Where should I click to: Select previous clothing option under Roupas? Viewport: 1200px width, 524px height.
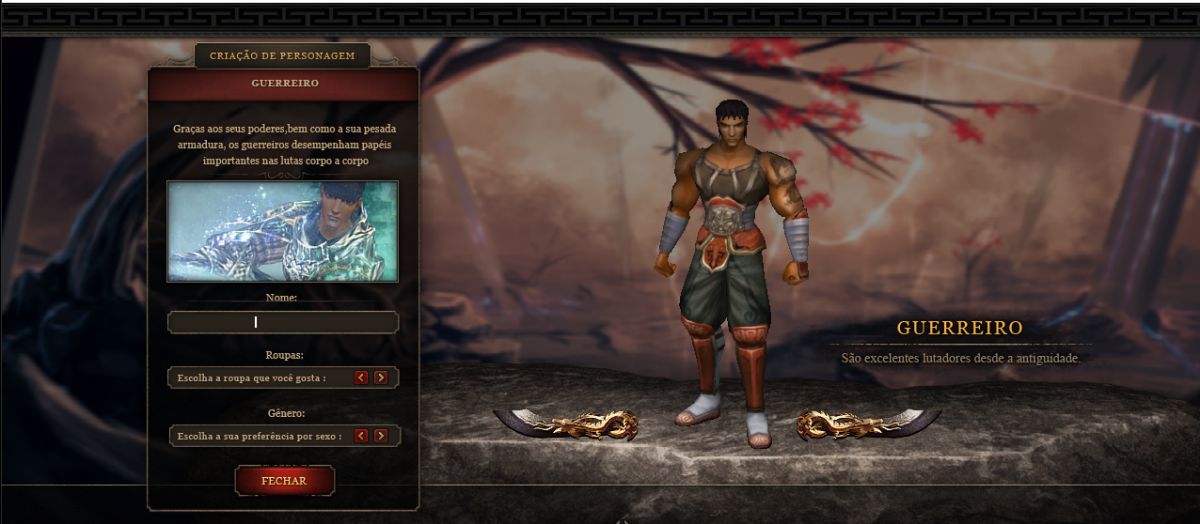coord(362,377)
